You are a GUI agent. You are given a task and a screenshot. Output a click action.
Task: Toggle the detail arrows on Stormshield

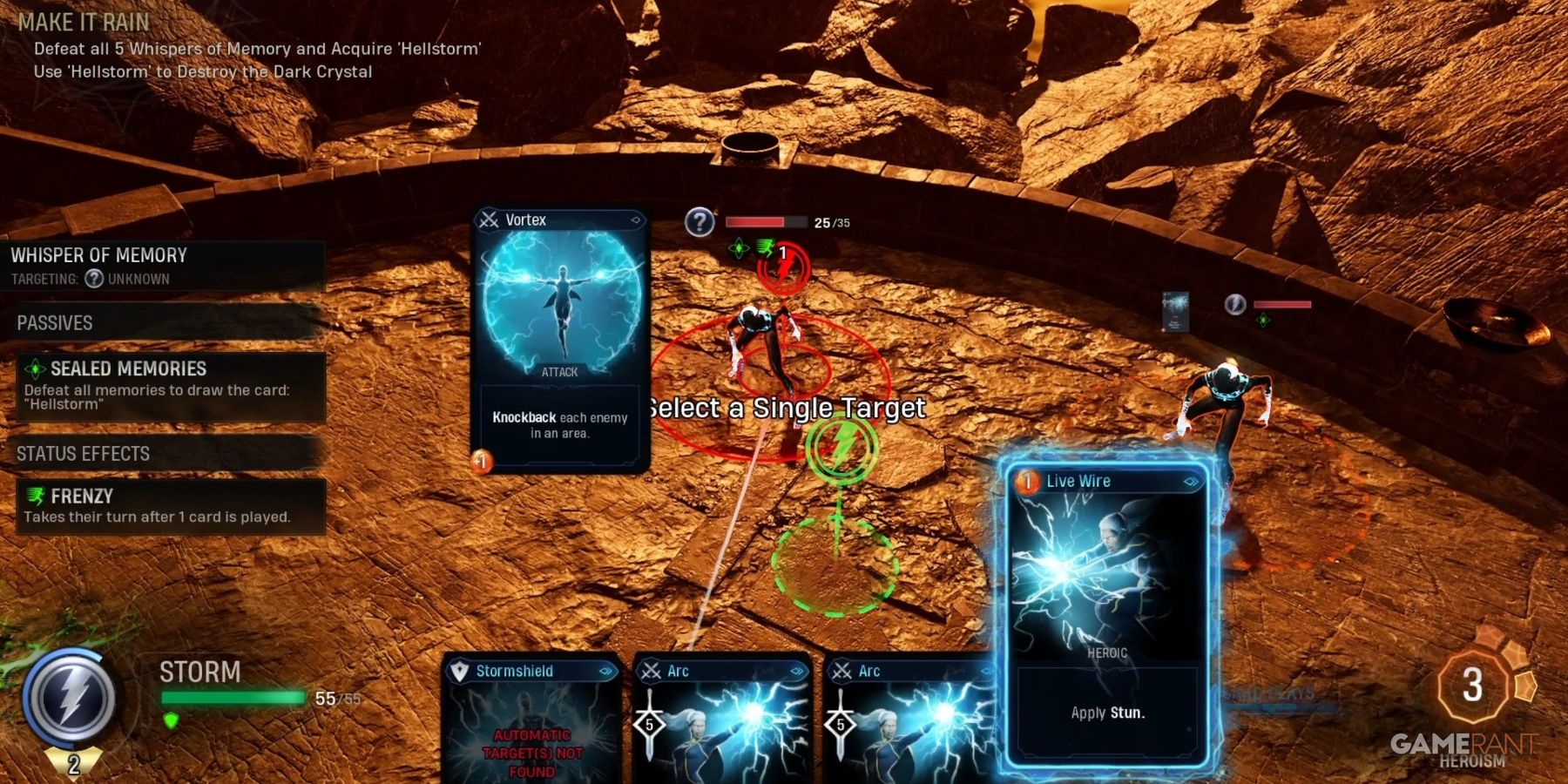coord(605,671)
